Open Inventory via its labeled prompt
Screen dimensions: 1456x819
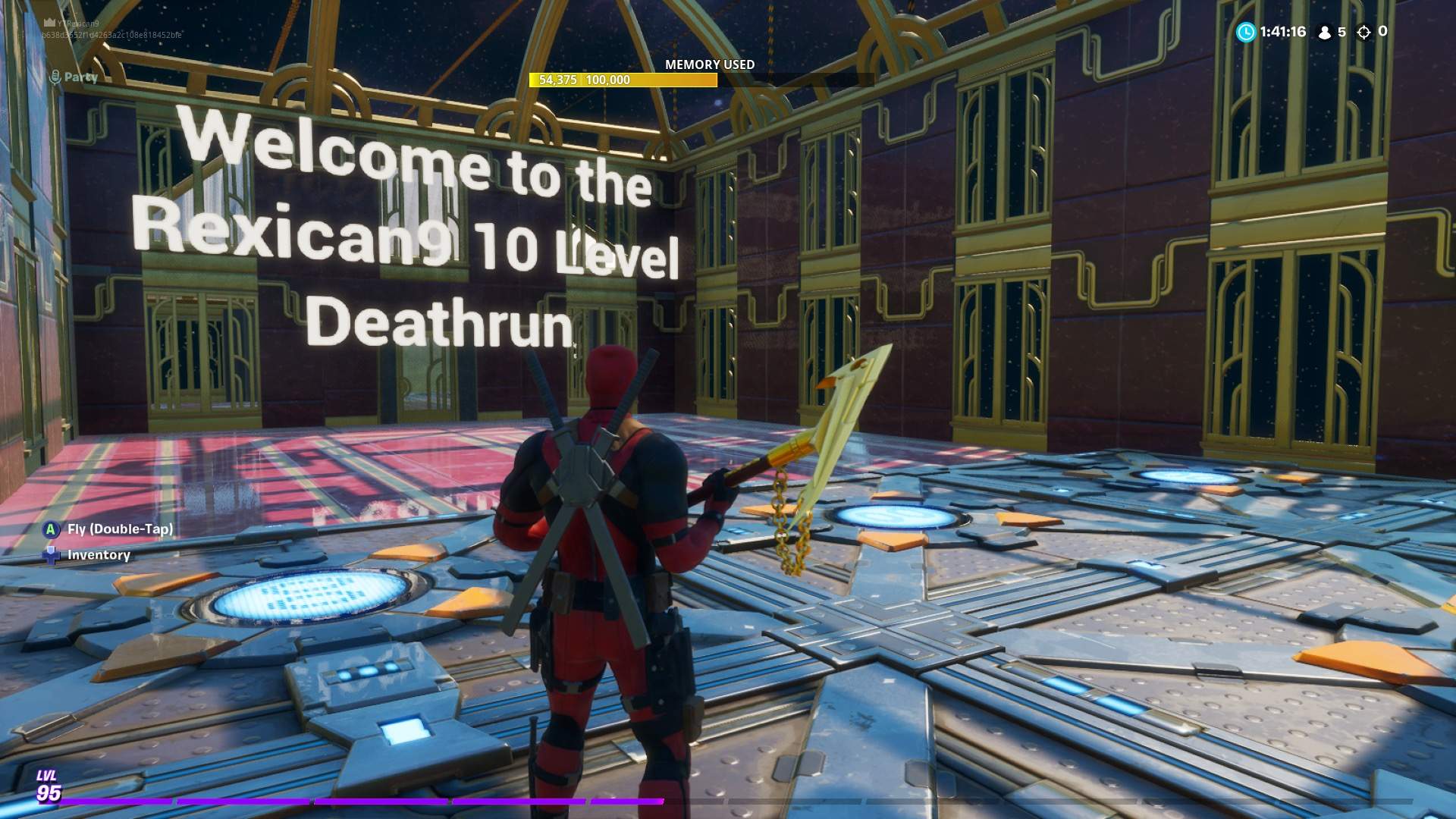98,554
